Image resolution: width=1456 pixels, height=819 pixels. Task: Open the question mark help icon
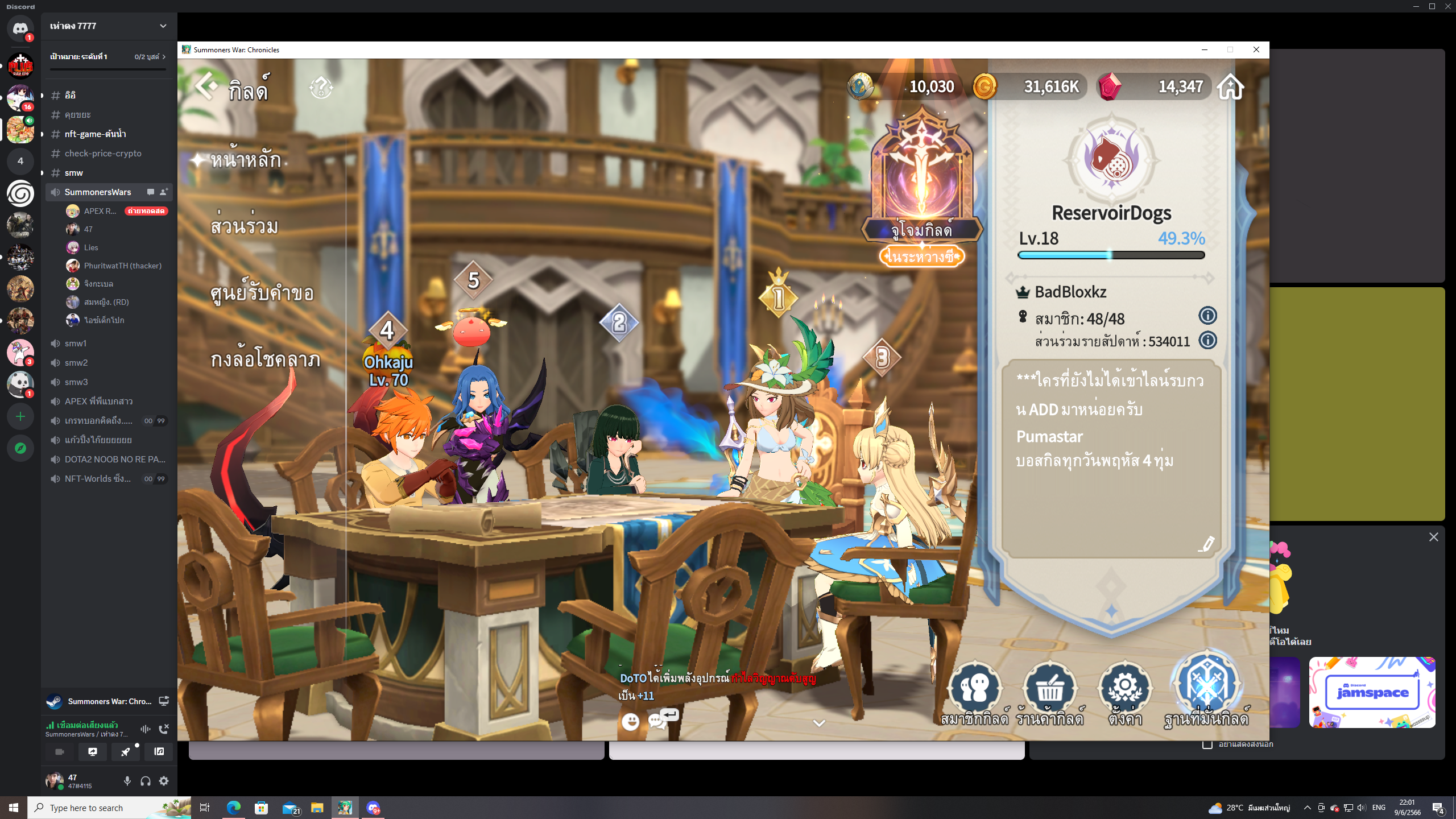(x=321, y=88)
